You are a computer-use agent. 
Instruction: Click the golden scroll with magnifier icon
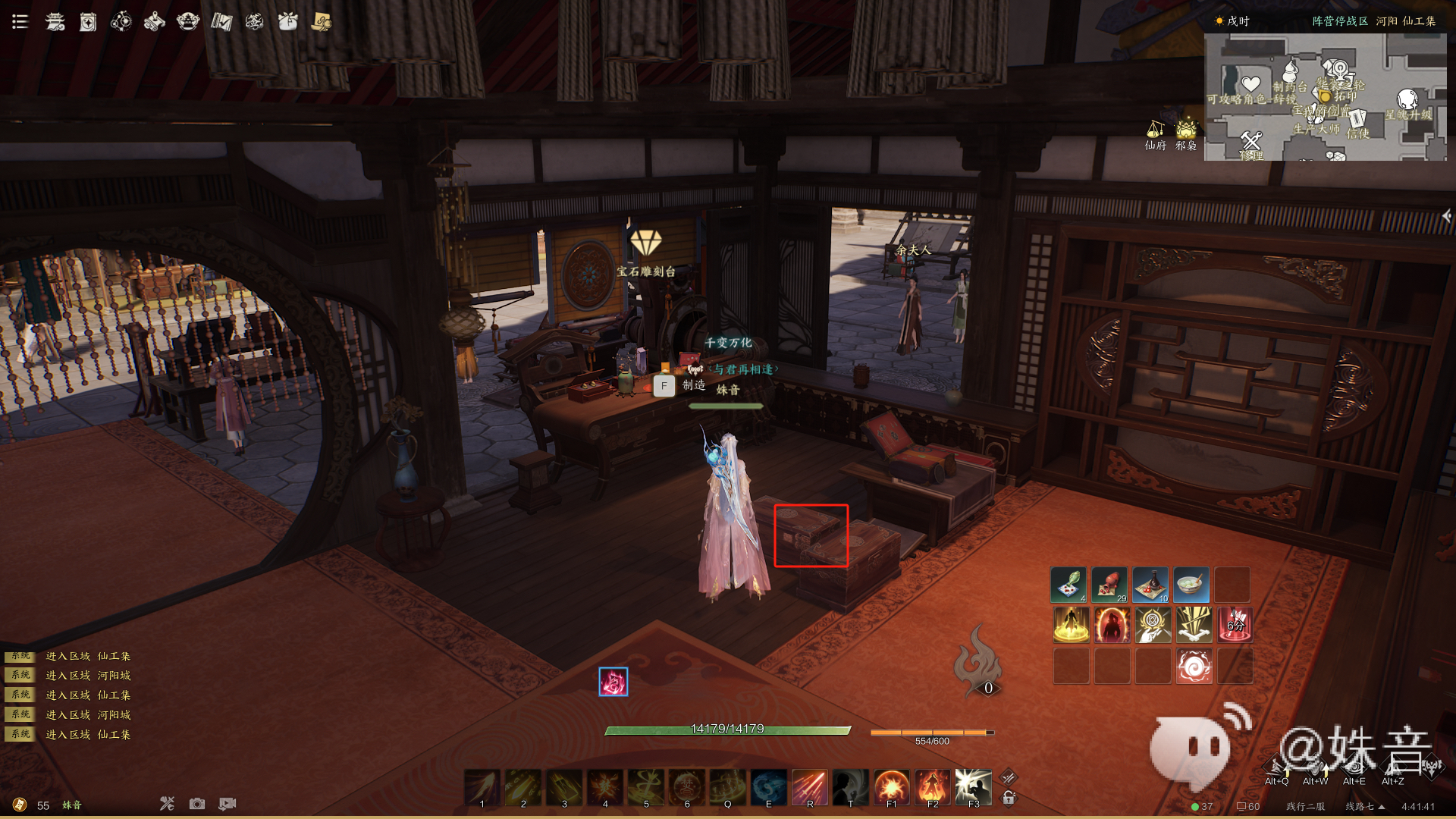(x=322, y=21)
